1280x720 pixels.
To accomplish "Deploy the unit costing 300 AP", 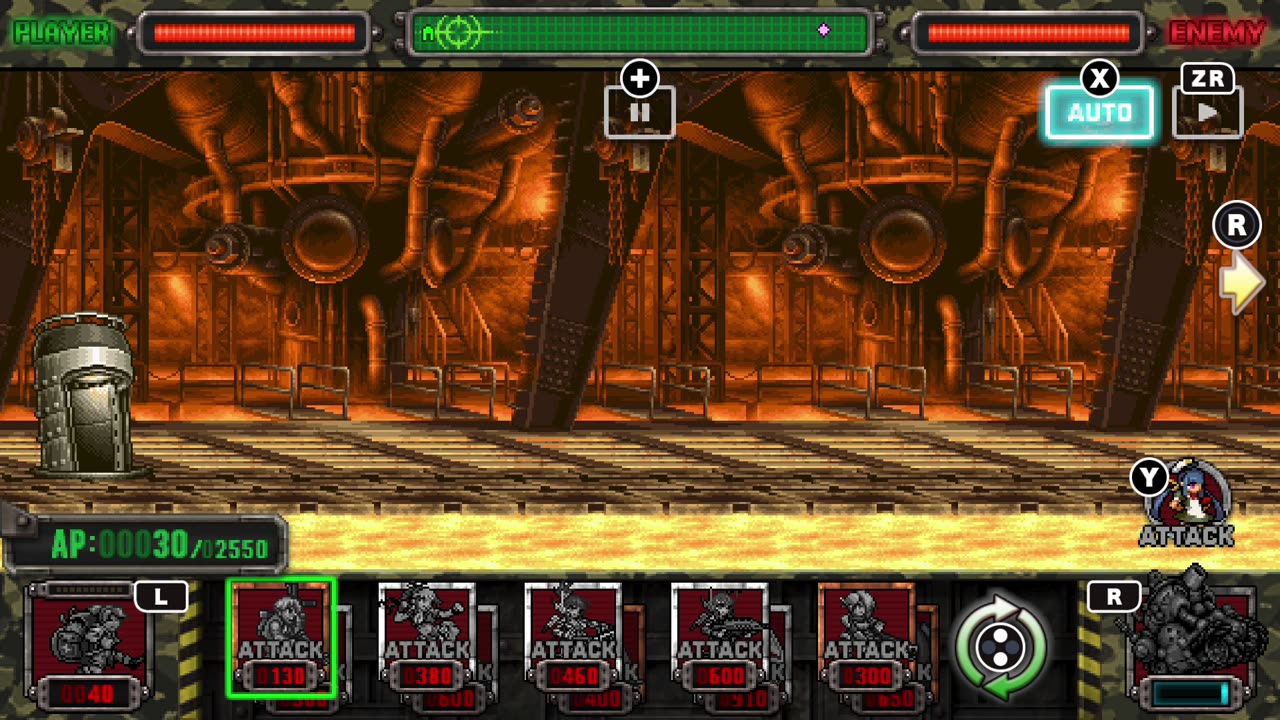I will pos(866,638).
